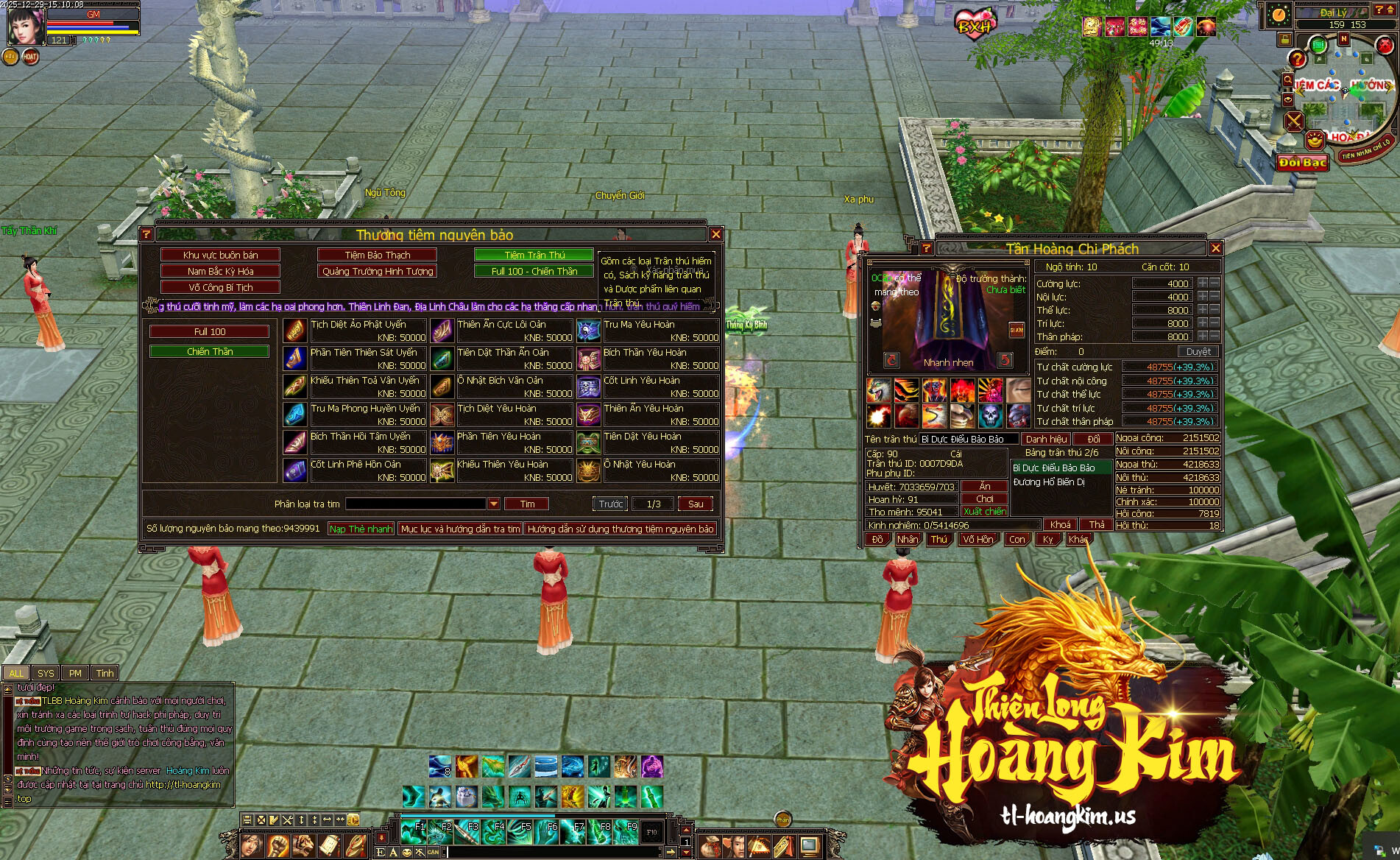1400x860 pixels.
Task: Click the Nạp Thẻ nhanh button
Action: [x=361, y=529]
